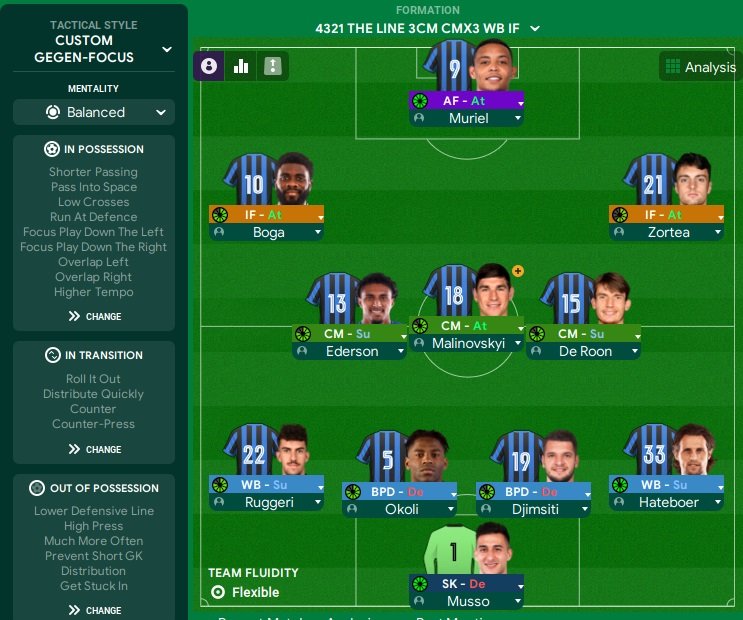Select the bar chart pitch view icon

click(241, 67)
